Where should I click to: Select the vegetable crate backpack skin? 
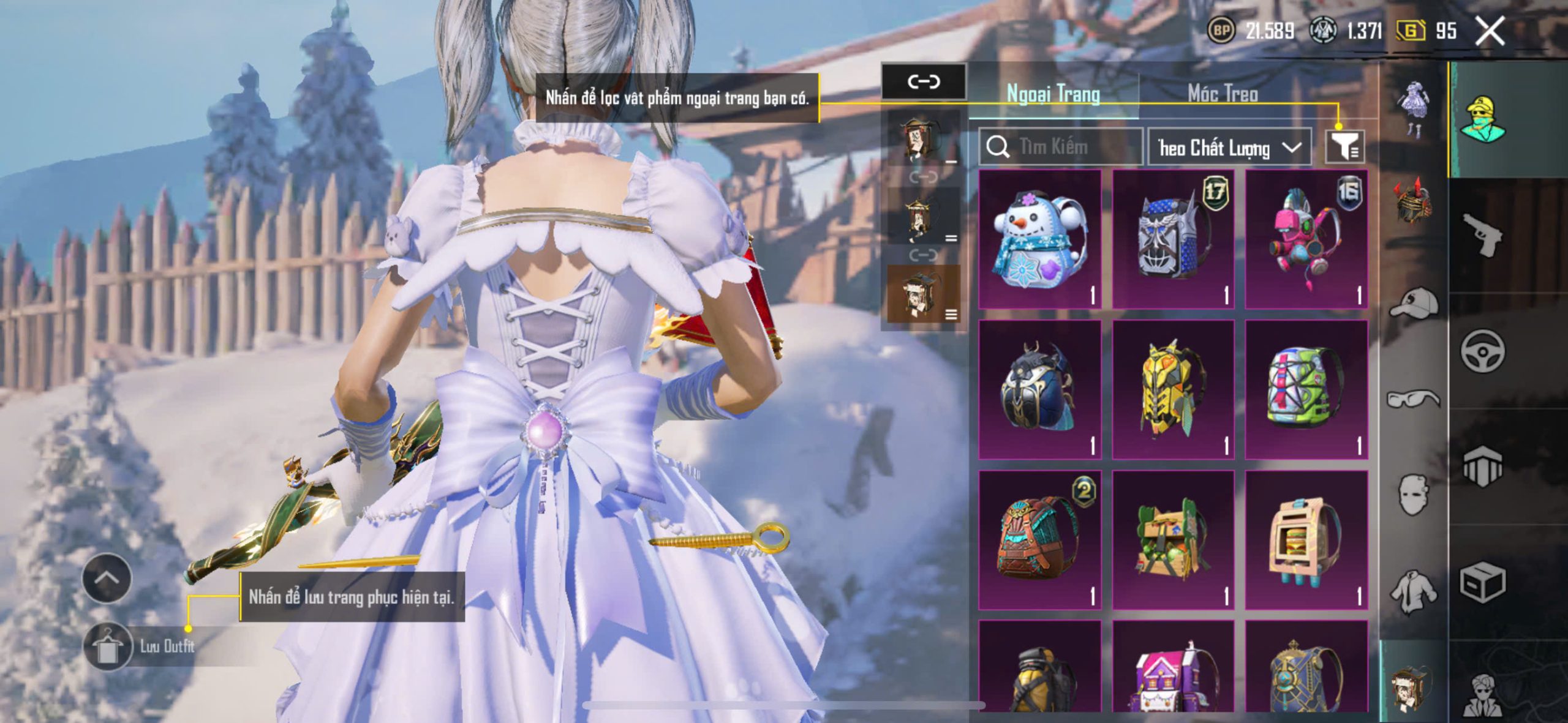(x=1173, y=540)
